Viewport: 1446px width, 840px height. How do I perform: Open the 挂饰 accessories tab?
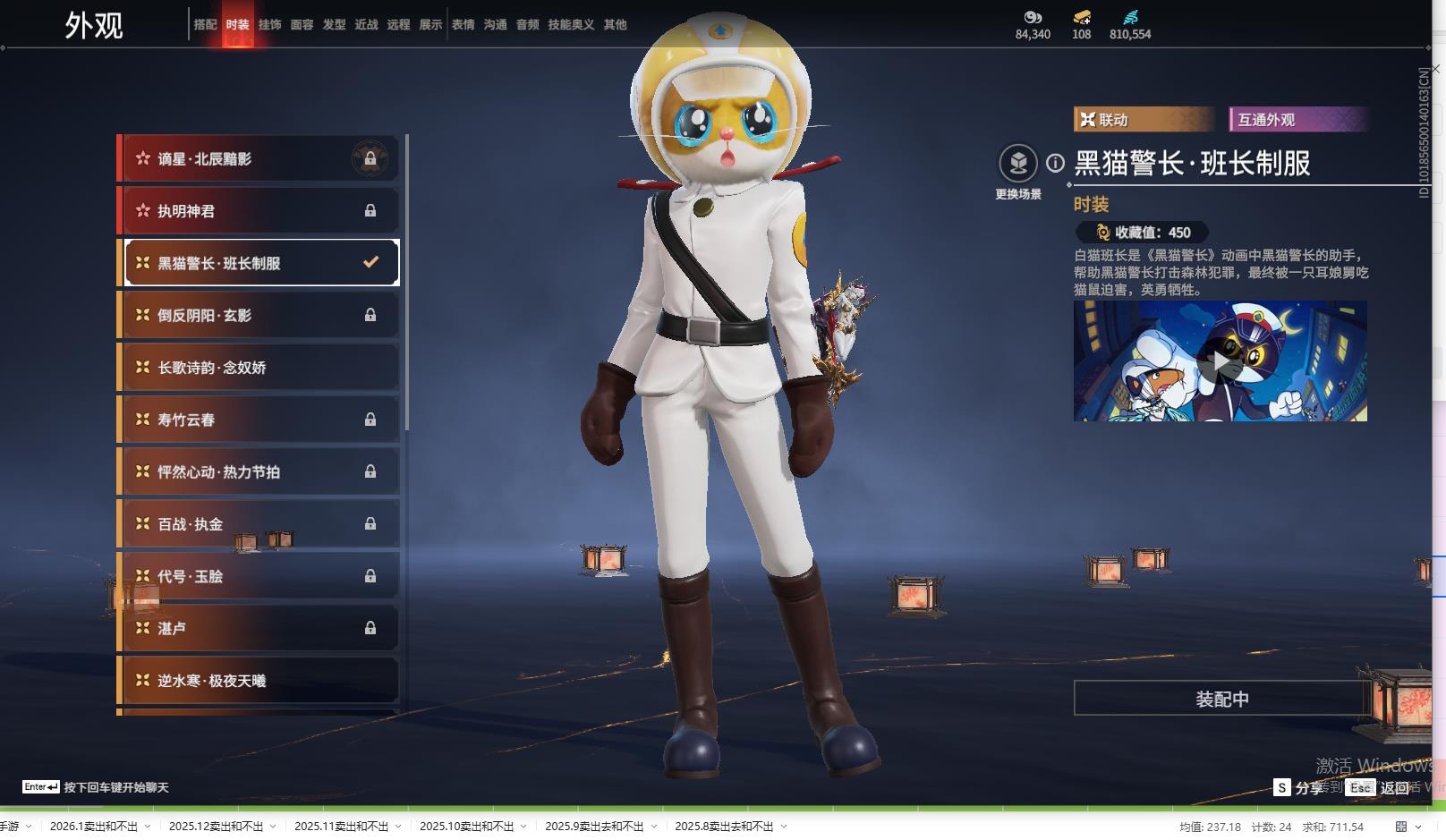269,25
